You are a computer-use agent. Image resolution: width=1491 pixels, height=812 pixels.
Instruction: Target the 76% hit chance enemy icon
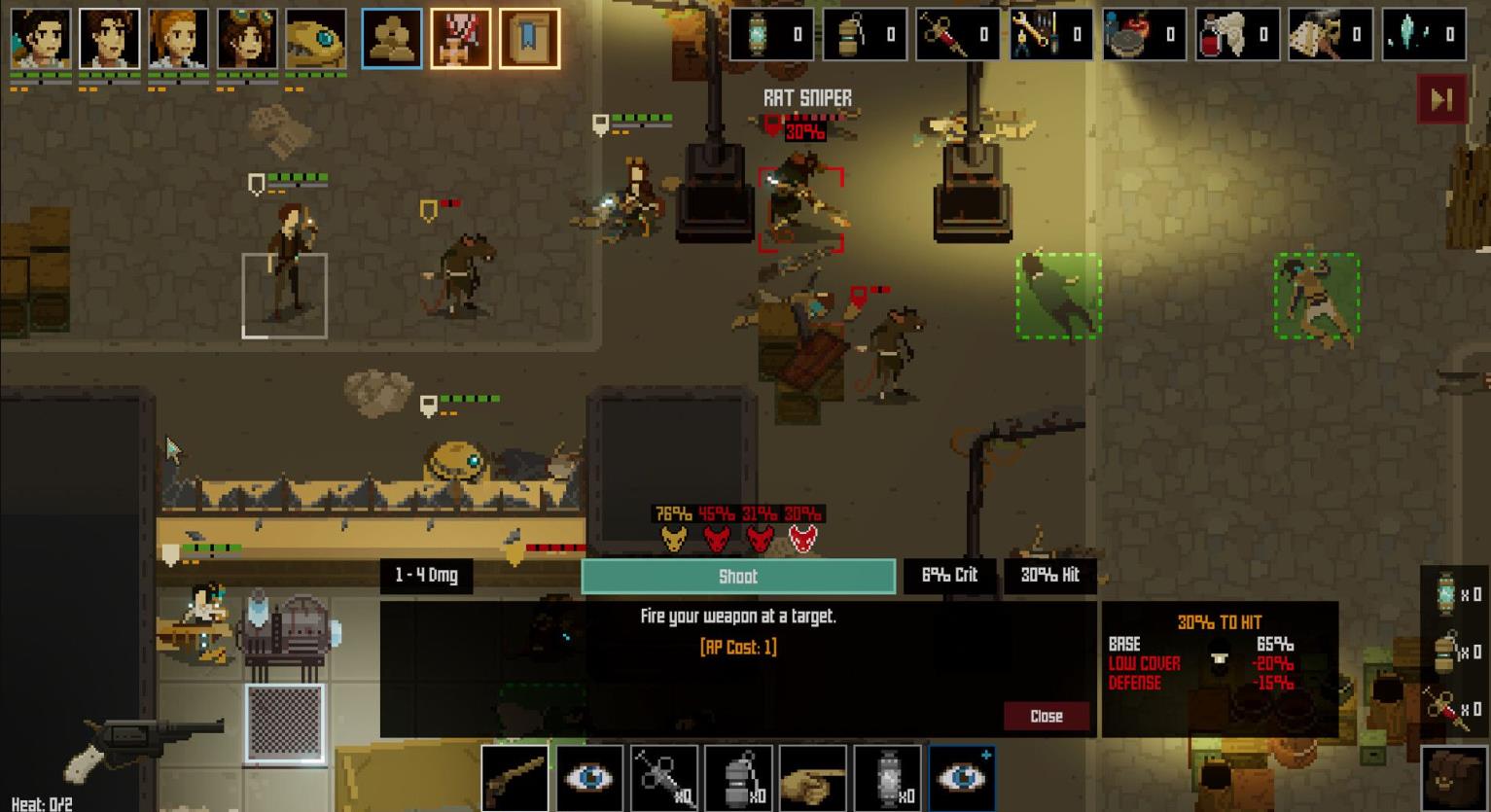673,537
